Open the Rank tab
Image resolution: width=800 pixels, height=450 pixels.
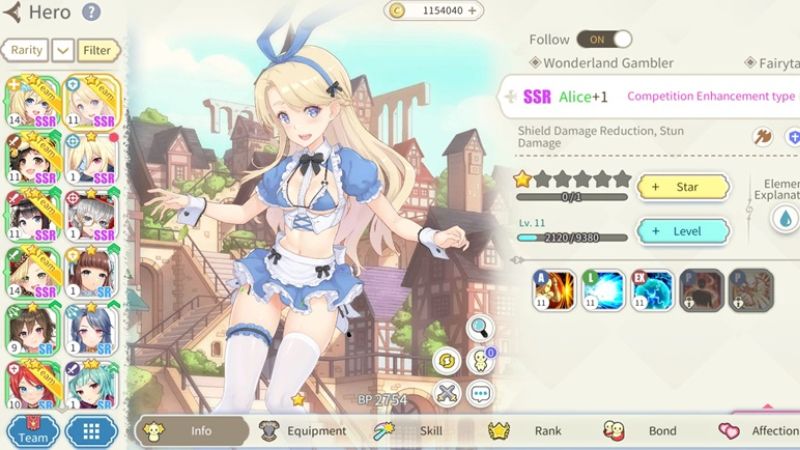tap(536, 431)
